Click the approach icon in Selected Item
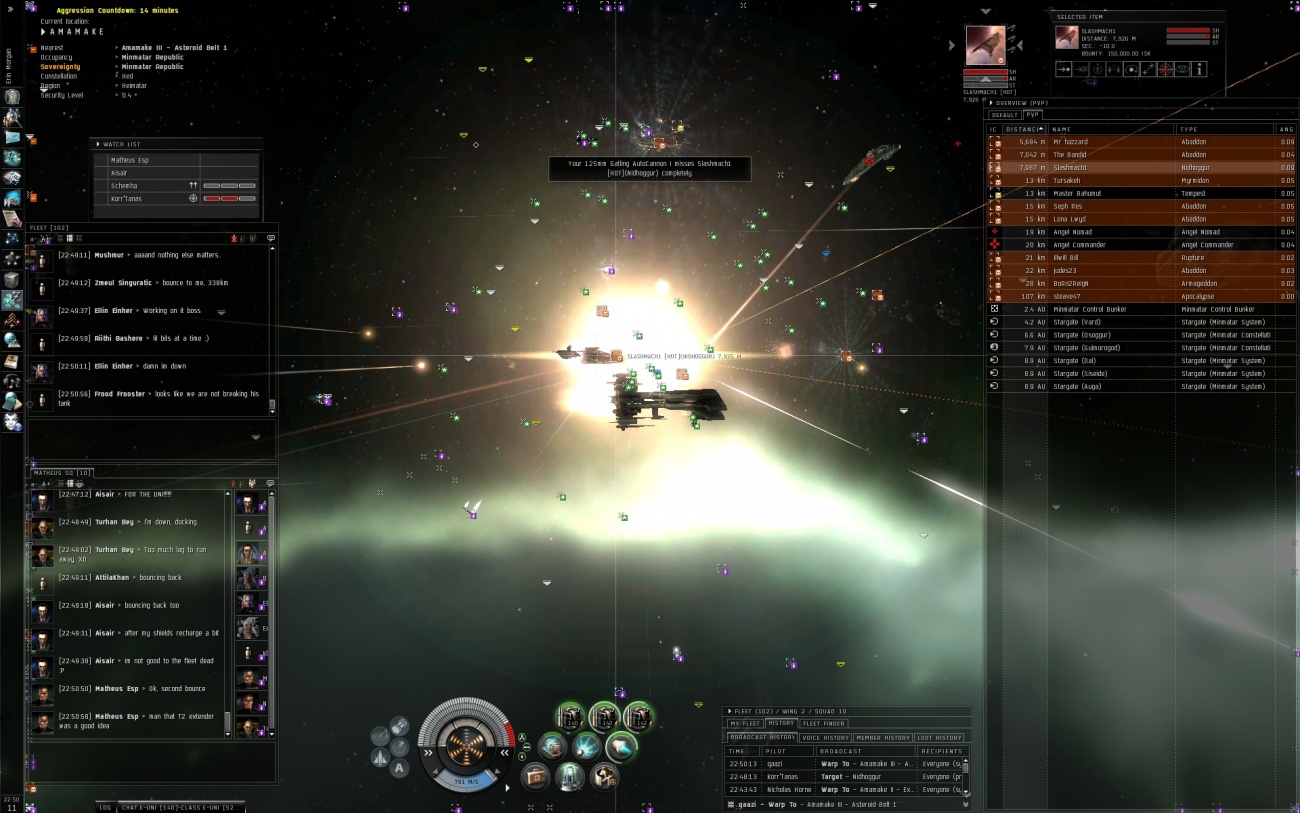1300x813 pixels. tap(1064, 69)
